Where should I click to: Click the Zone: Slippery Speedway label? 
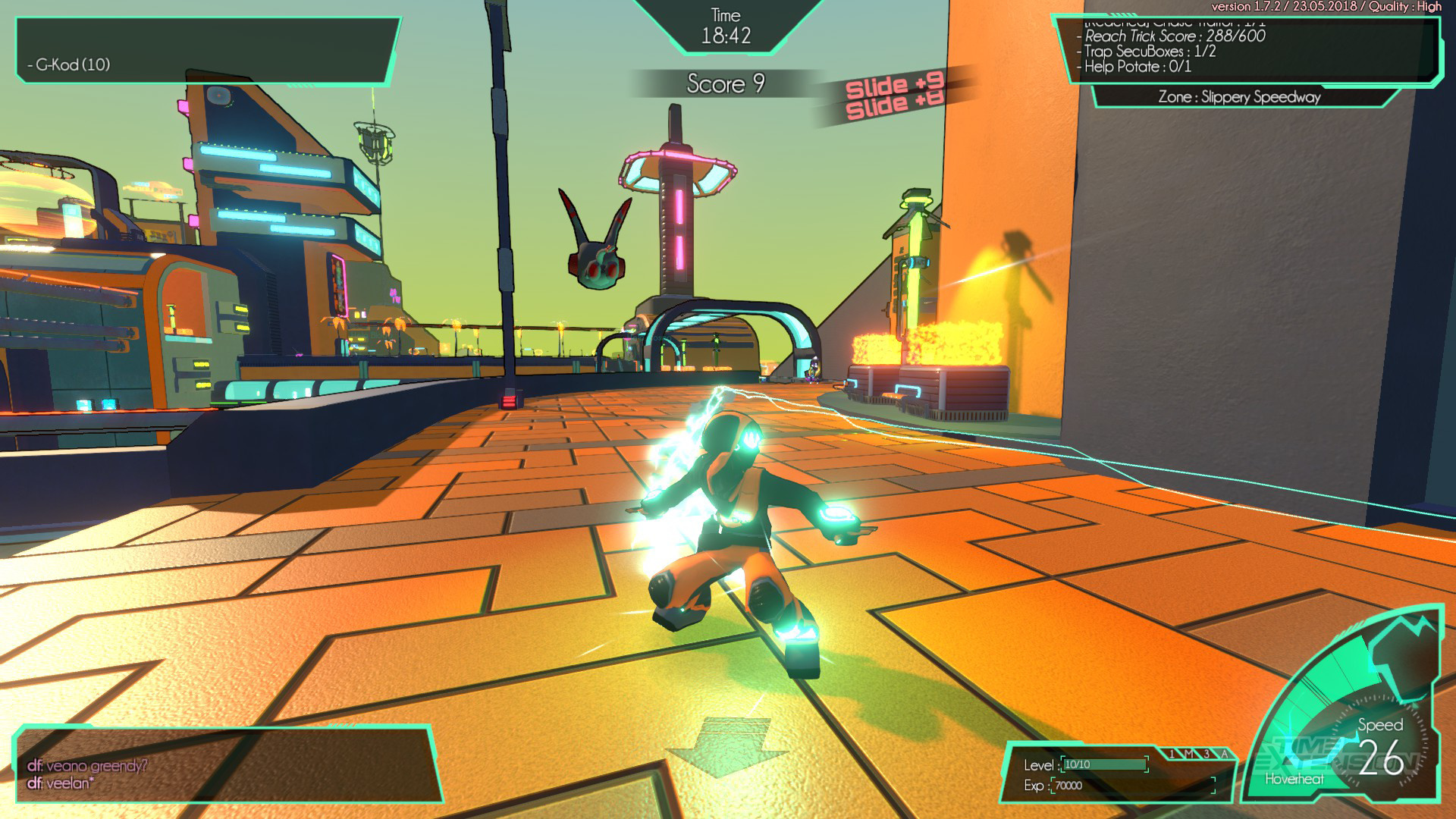coord(1239,97)
